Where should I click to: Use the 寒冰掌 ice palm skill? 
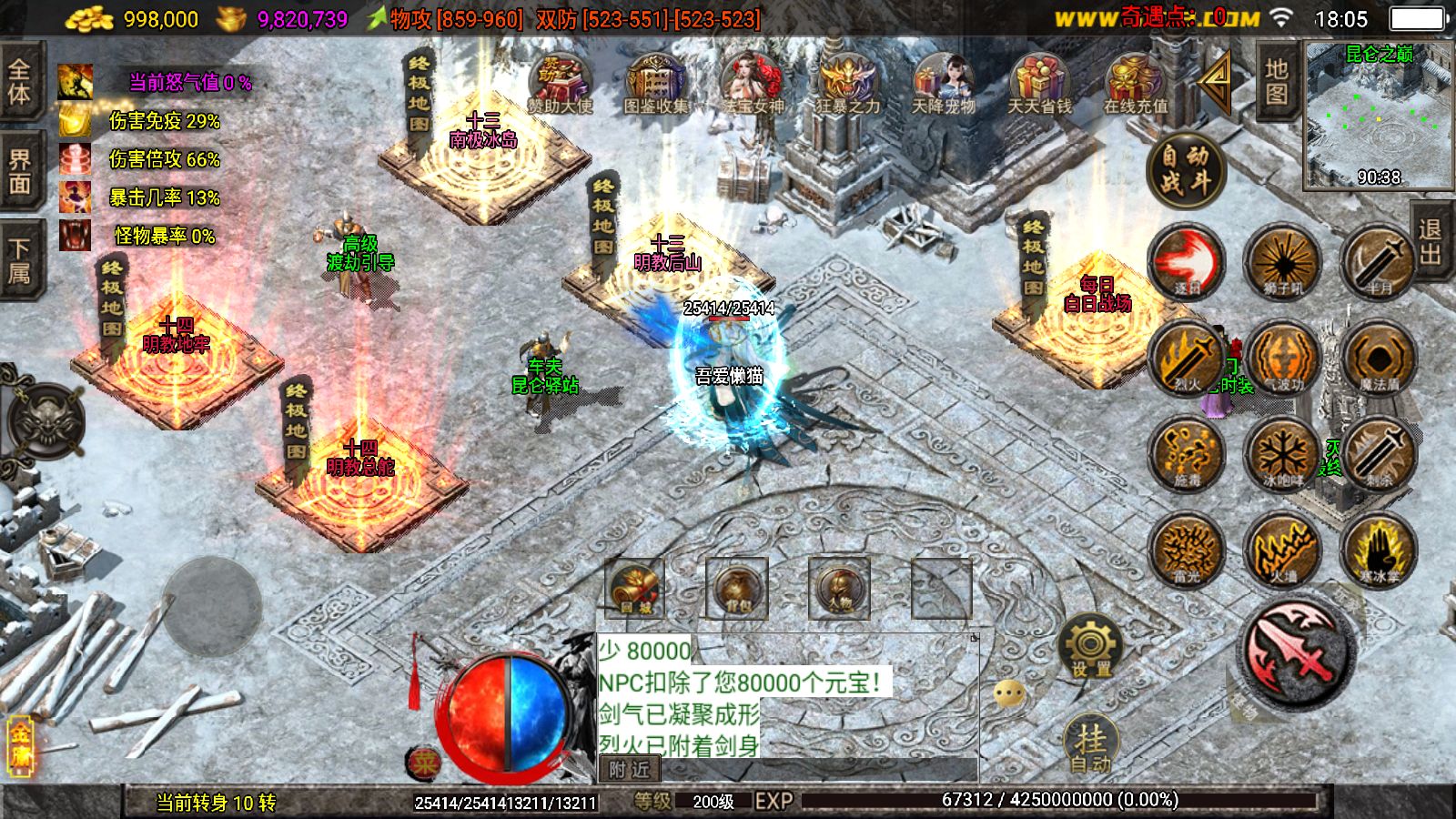(x=1378, y=549)
